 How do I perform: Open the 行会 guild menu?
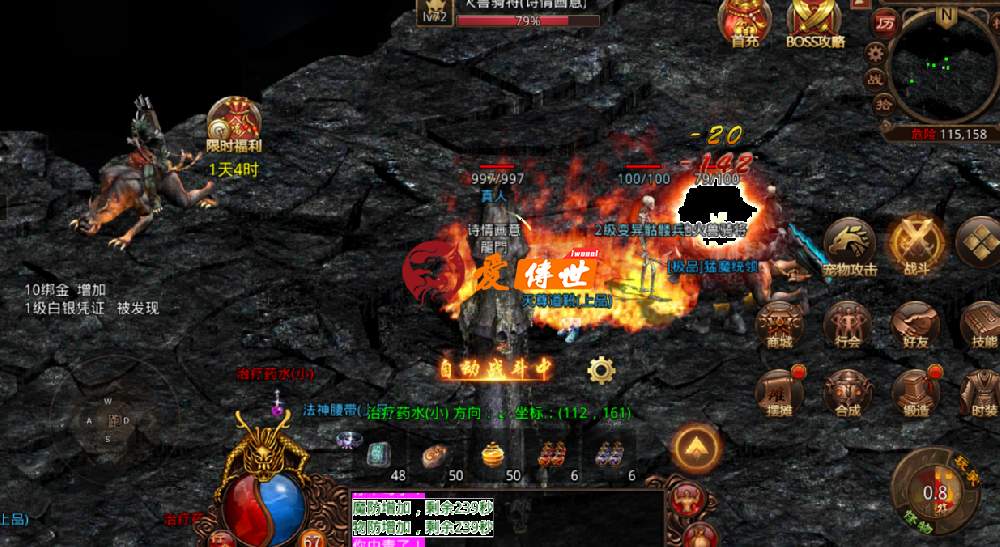tap(848, 324)
